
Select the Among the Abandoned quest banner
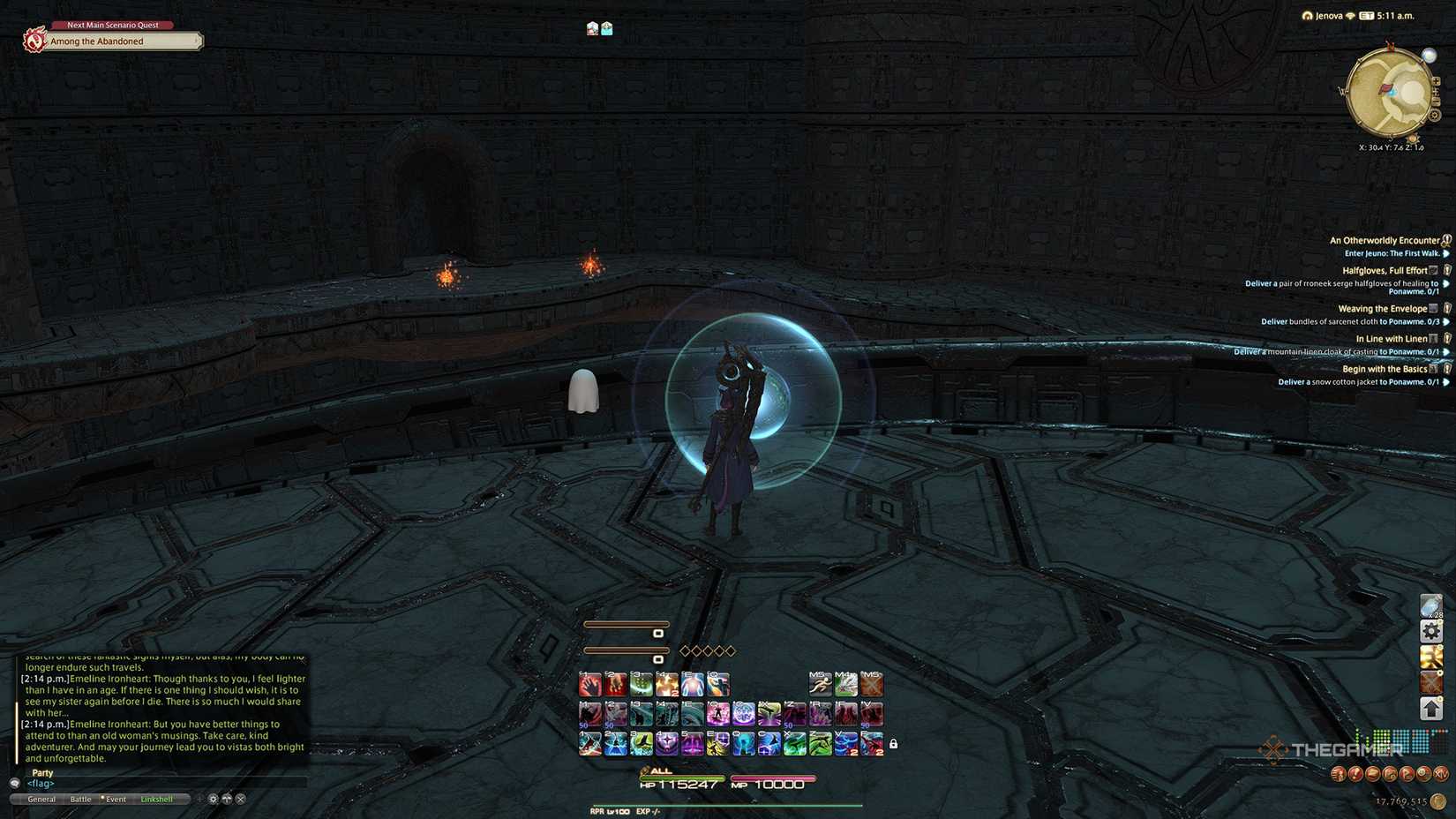point(110,41)
